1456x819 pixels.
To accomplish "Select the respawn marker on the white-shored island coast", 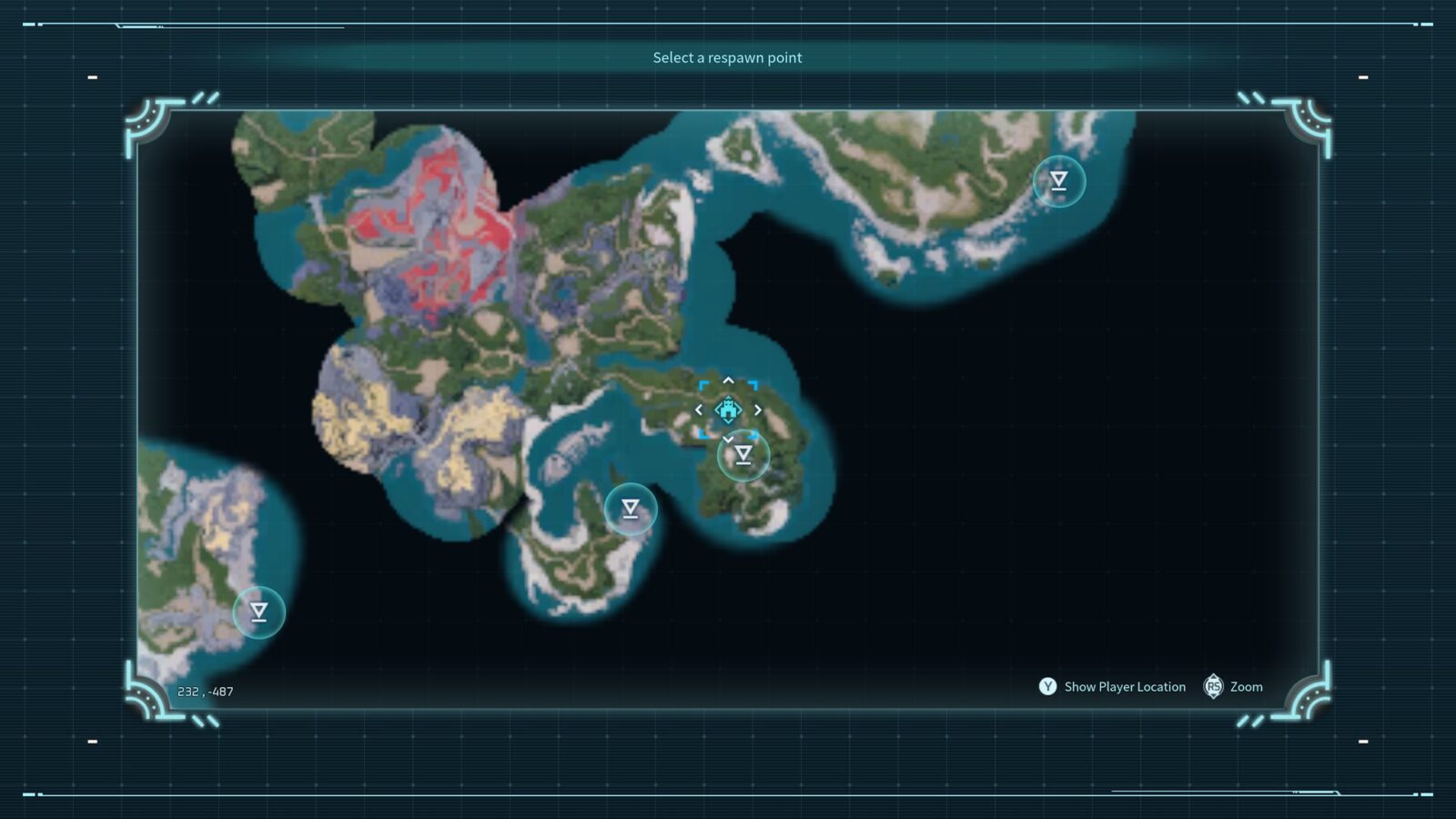I will pos(1058,181).
